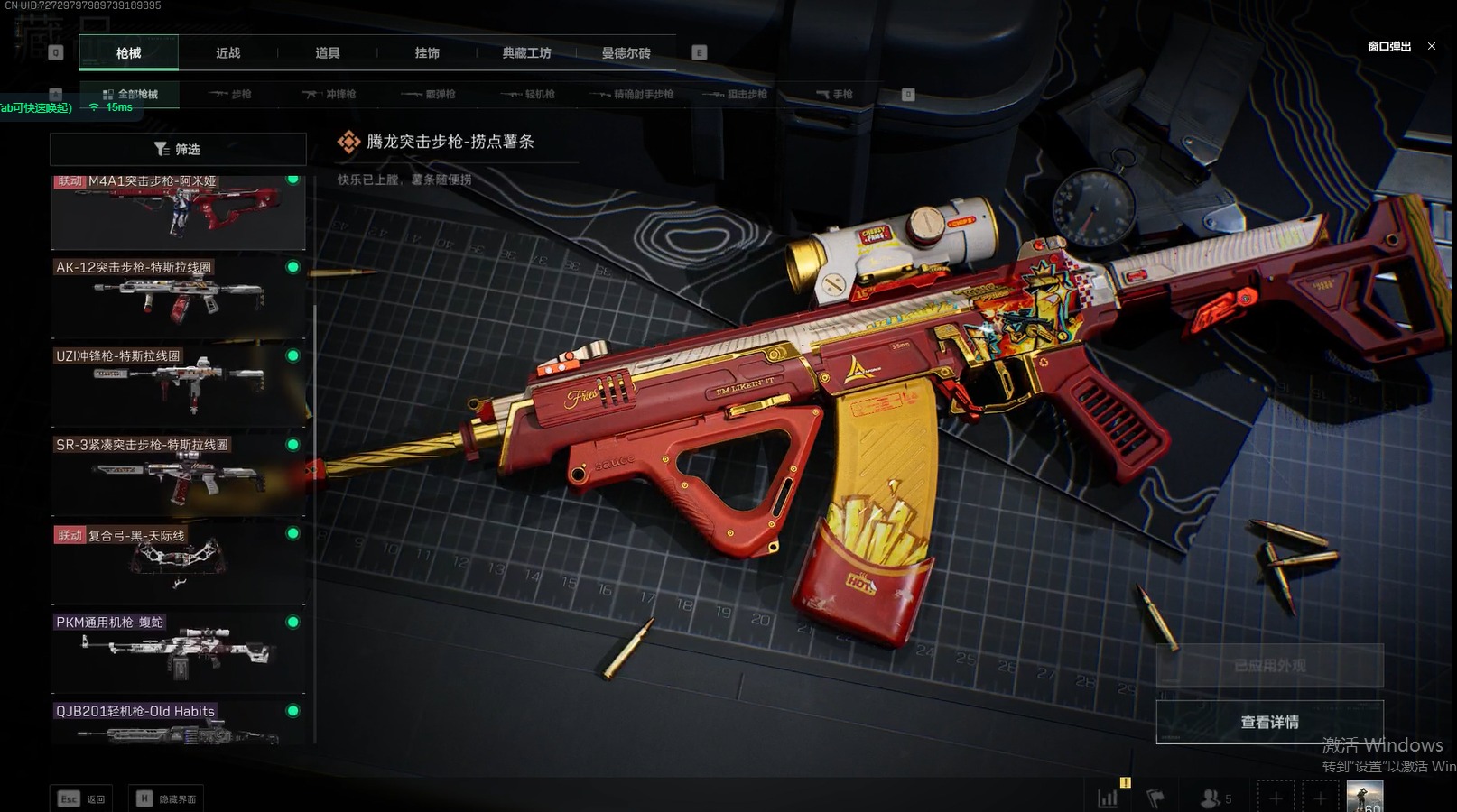Viewport: 1457px width, 812px height.
Task: Close the window with the X button
Action: coord(1431,46)
